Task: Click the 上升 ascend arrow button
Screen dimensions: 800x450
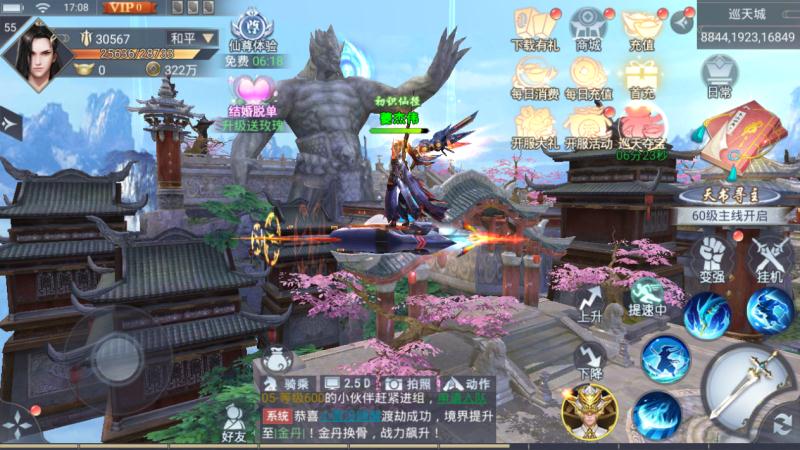Action: (590, 299)
